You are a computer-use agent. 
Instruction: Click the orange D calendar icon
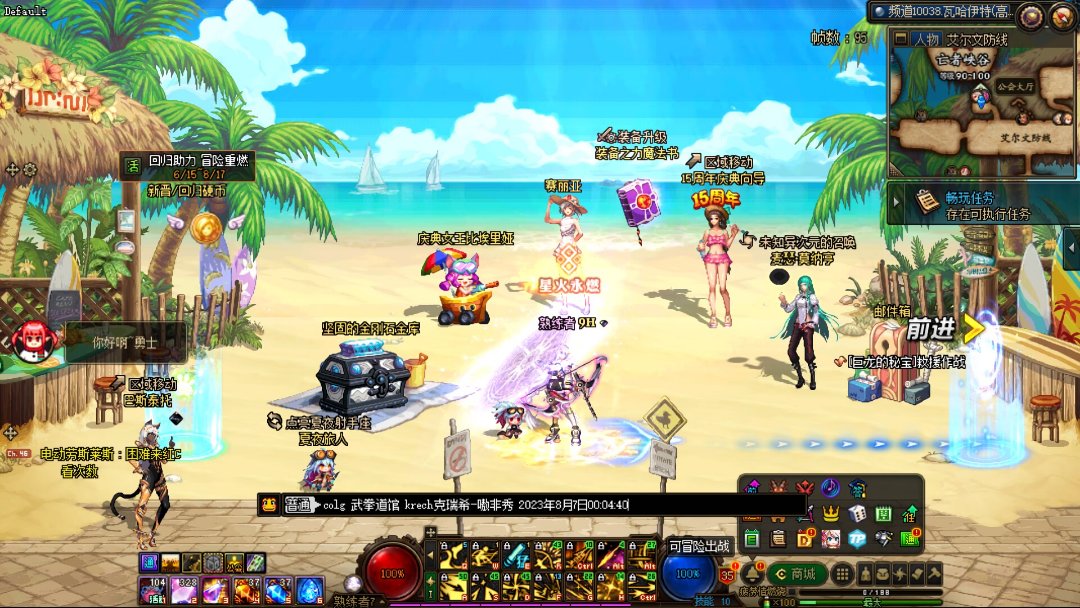click(x=804, y=539)
